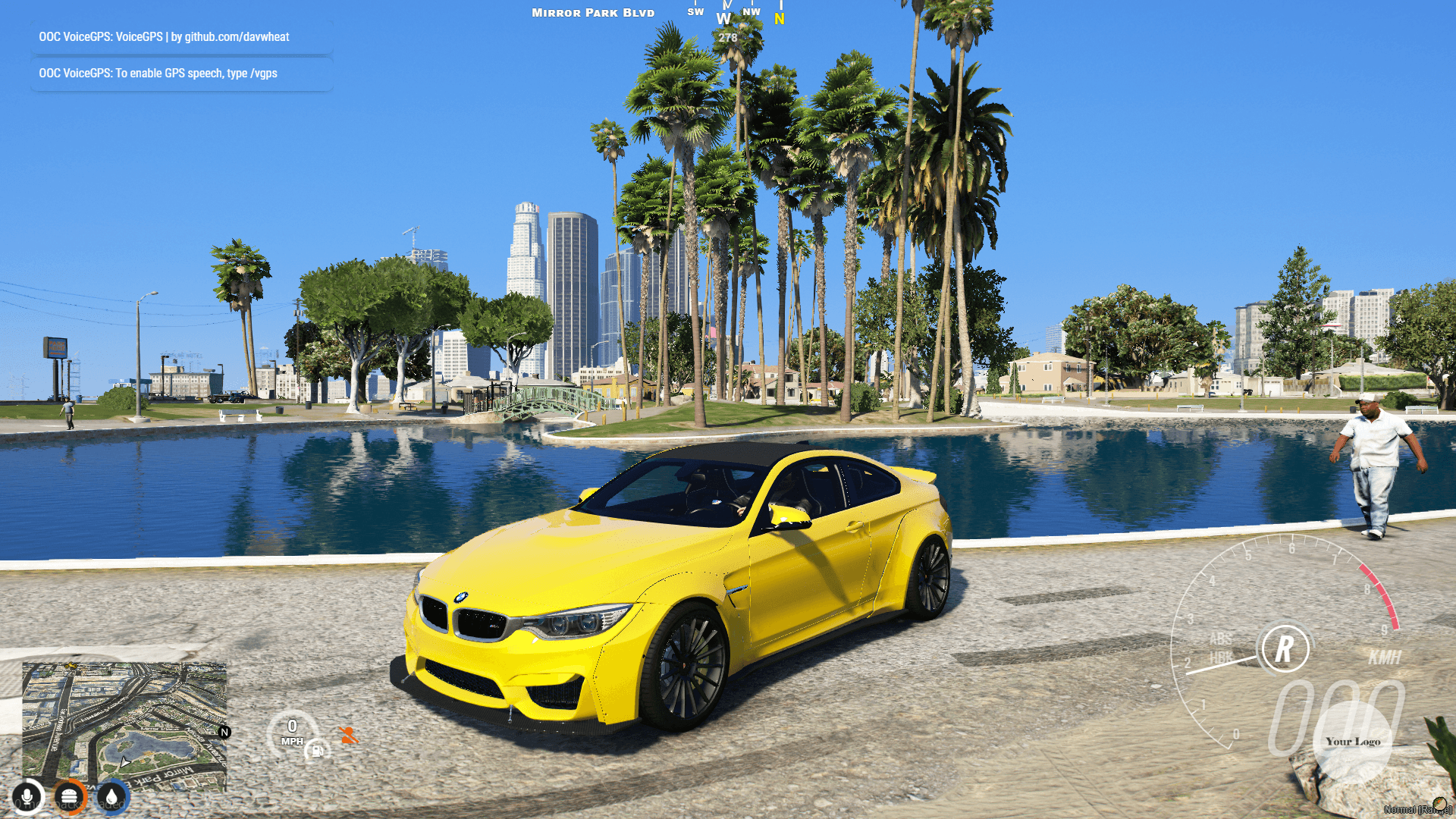Image resolution: width=1456 pixels, height=819 pixels.
Task: Expand the compass heading number 278
Action: coord(726,36)
